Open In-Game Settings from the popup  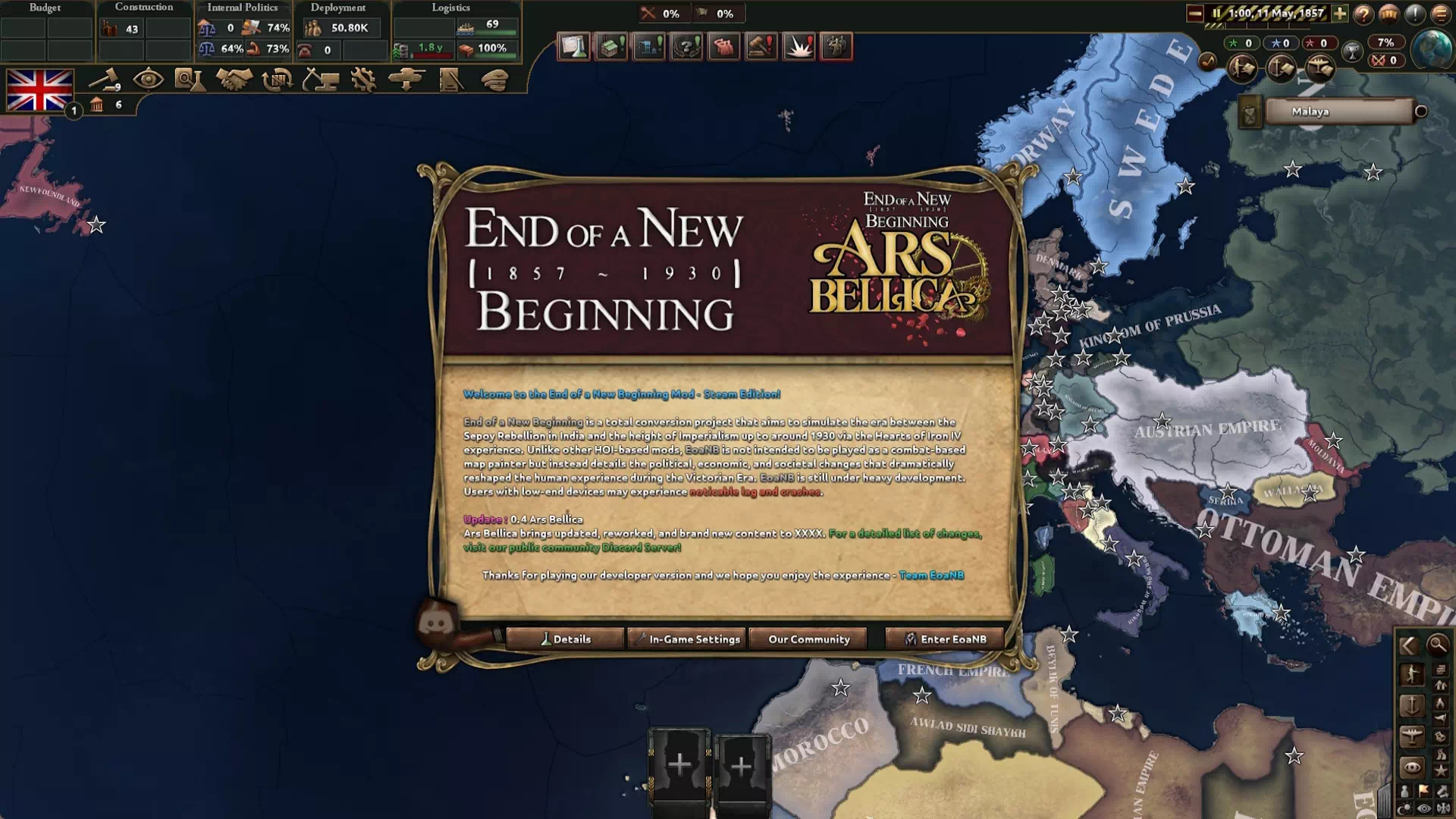(687, 639)
